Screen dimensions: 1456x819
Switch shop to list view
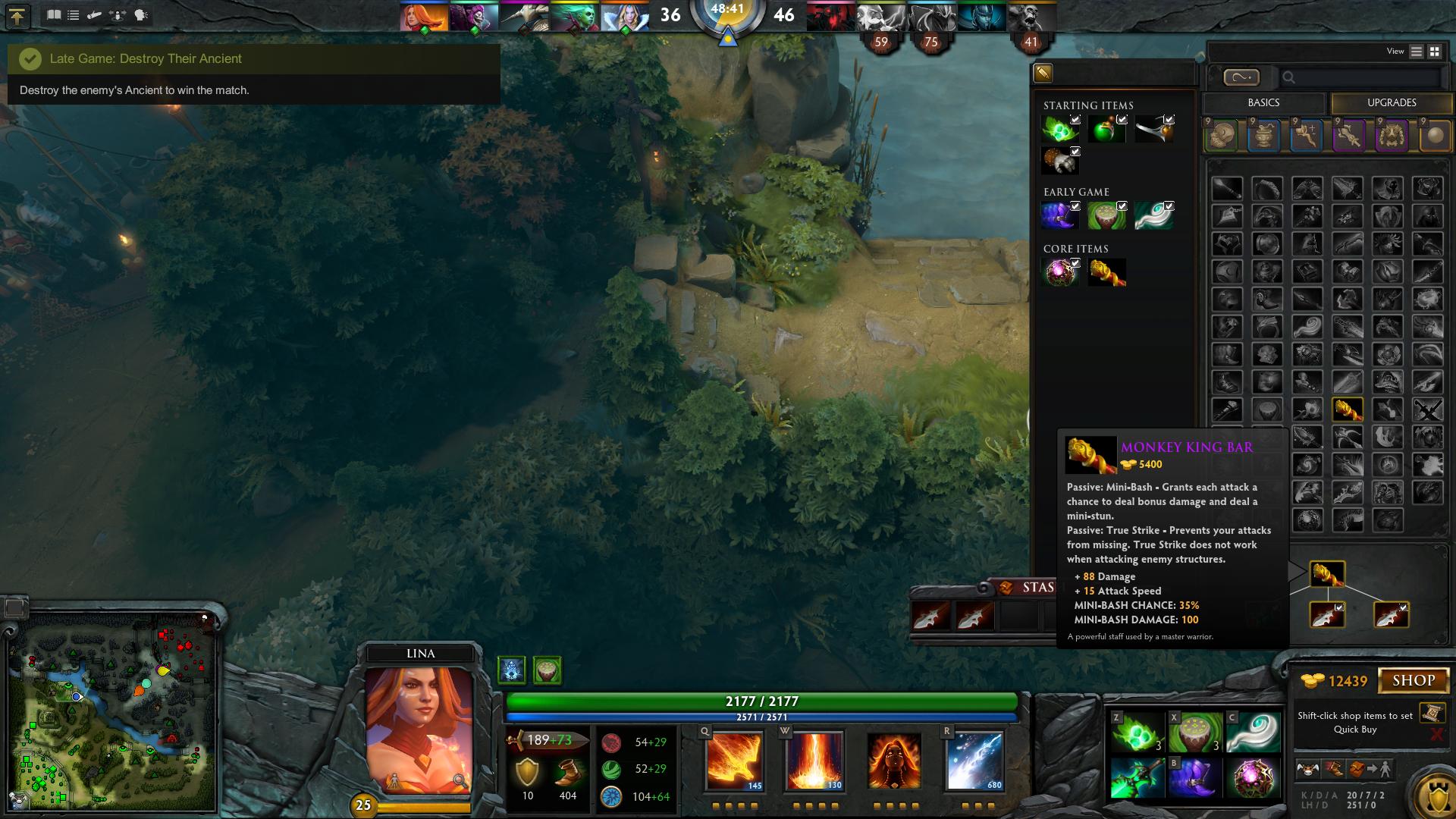tap(1417, 52)
